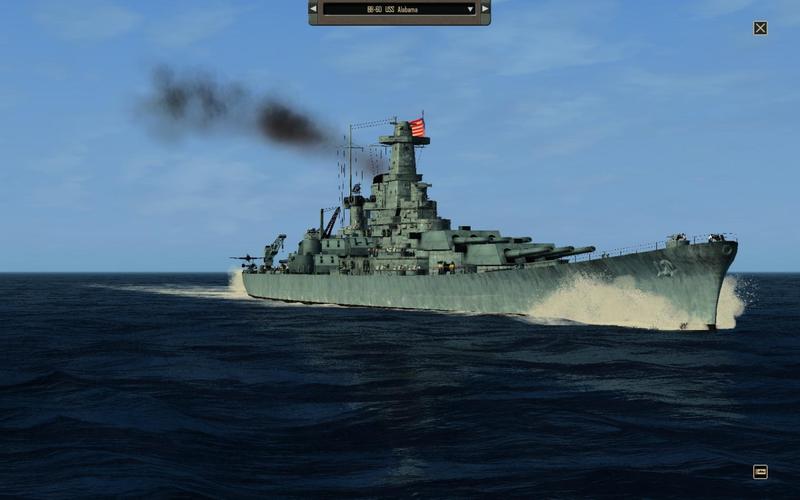Switch to the next ship with right arrow
The height and width of the screenshot is (500, 800).
pyautogui.click(x=485, y=9)
